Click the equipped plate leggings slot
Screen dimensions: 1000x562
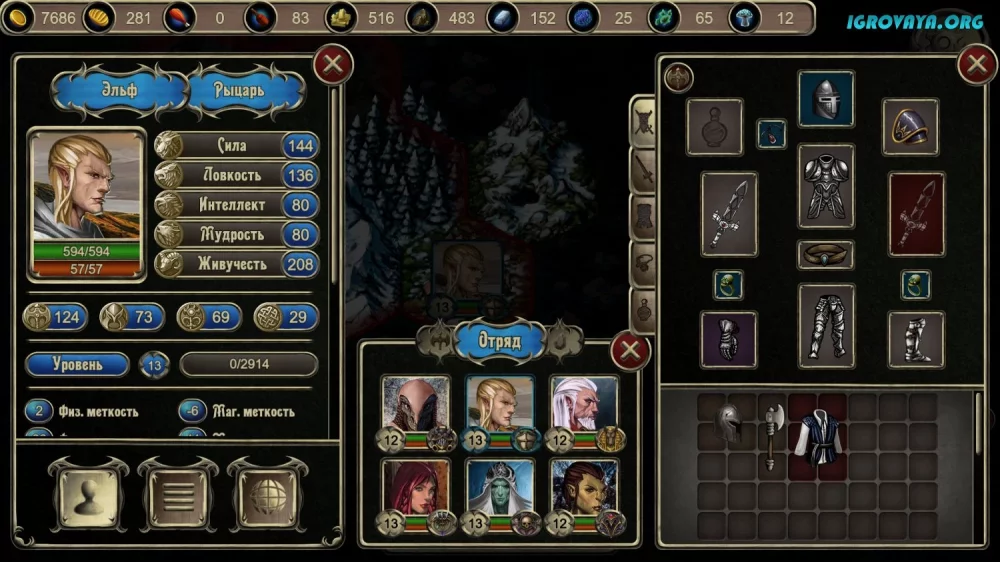tap(826, 325)
